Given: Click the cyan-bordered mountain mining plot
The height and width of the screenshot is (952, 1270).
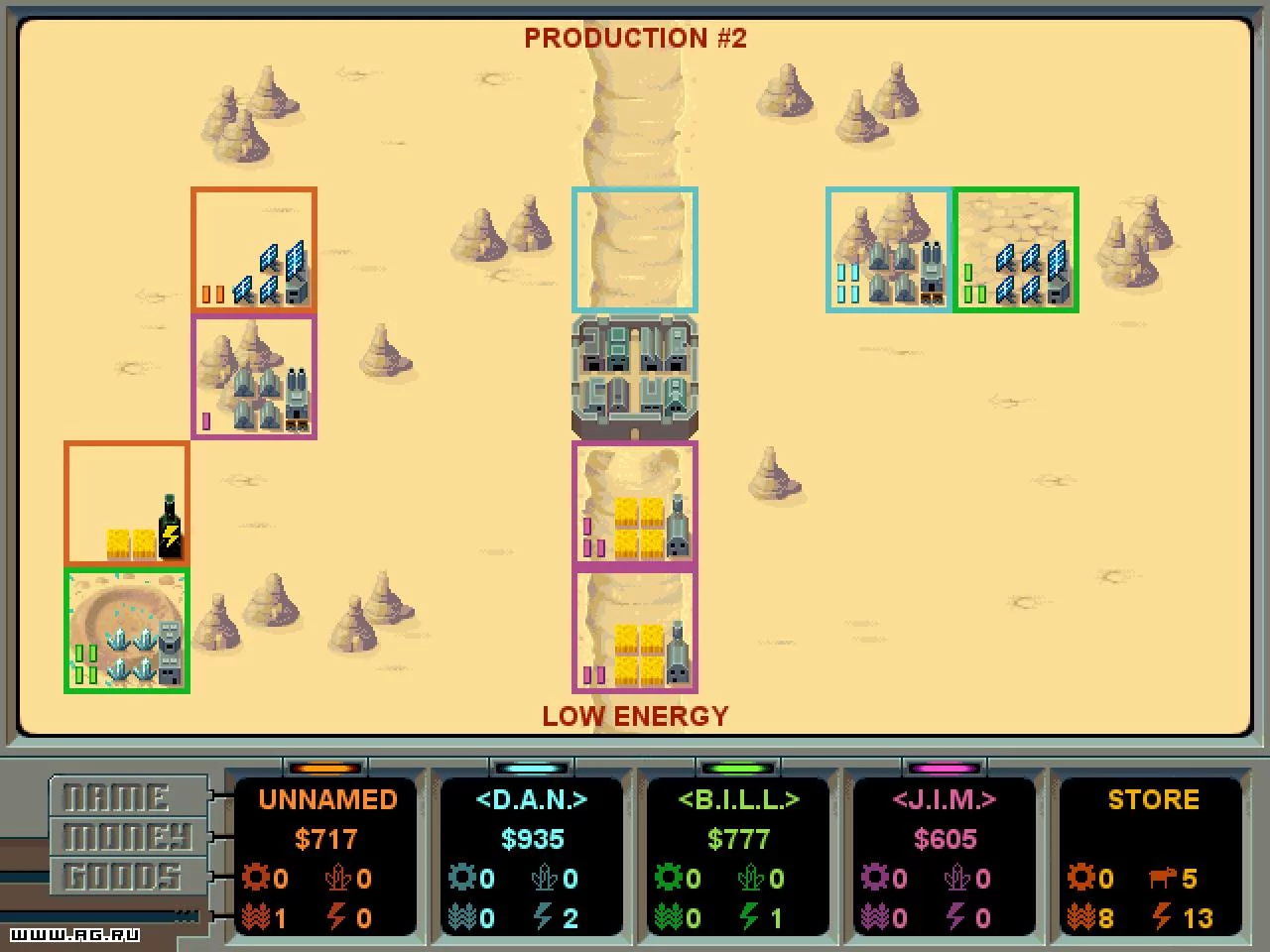Looking at the screenshot, I should pyautogui.click(x=889, y=250).
